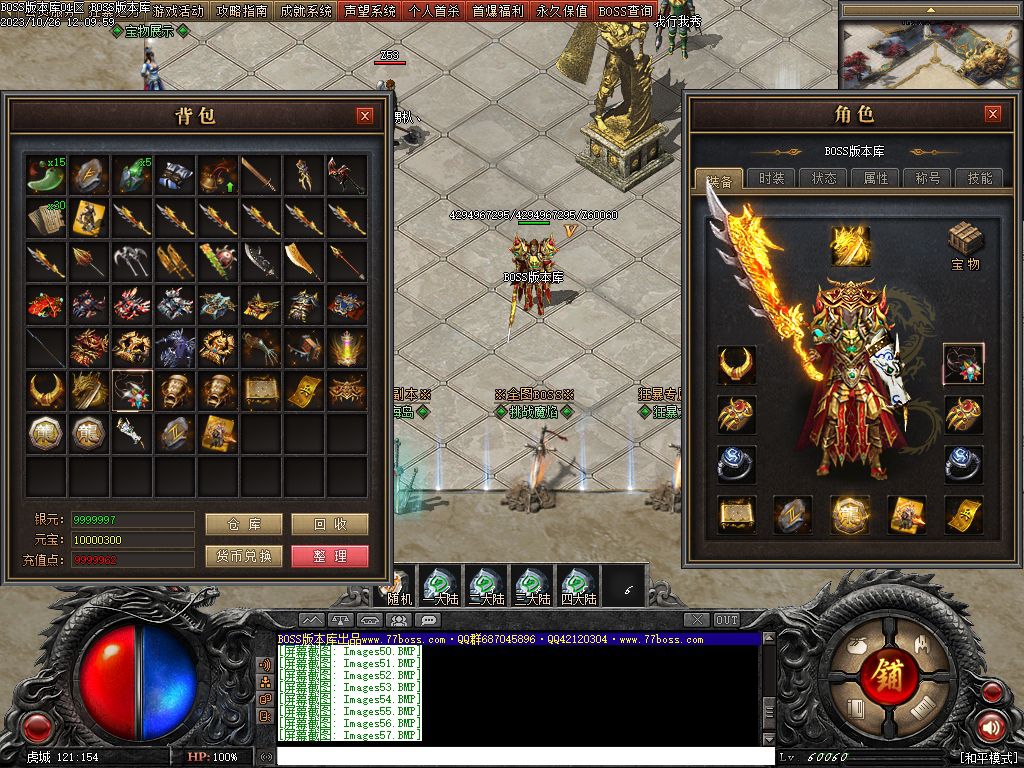1024x768 pixels.
Task: Select the green jade item with x15
Action: [x=45, y=175]
